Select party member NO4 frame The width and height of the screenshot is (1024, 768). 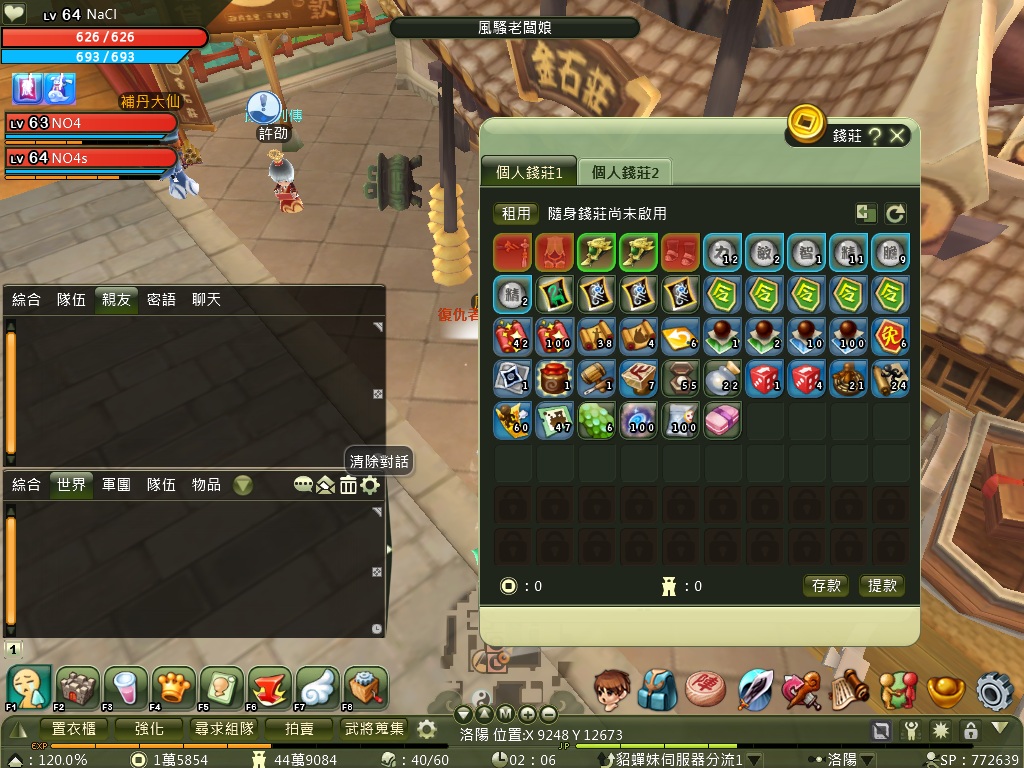click(90, 123)
